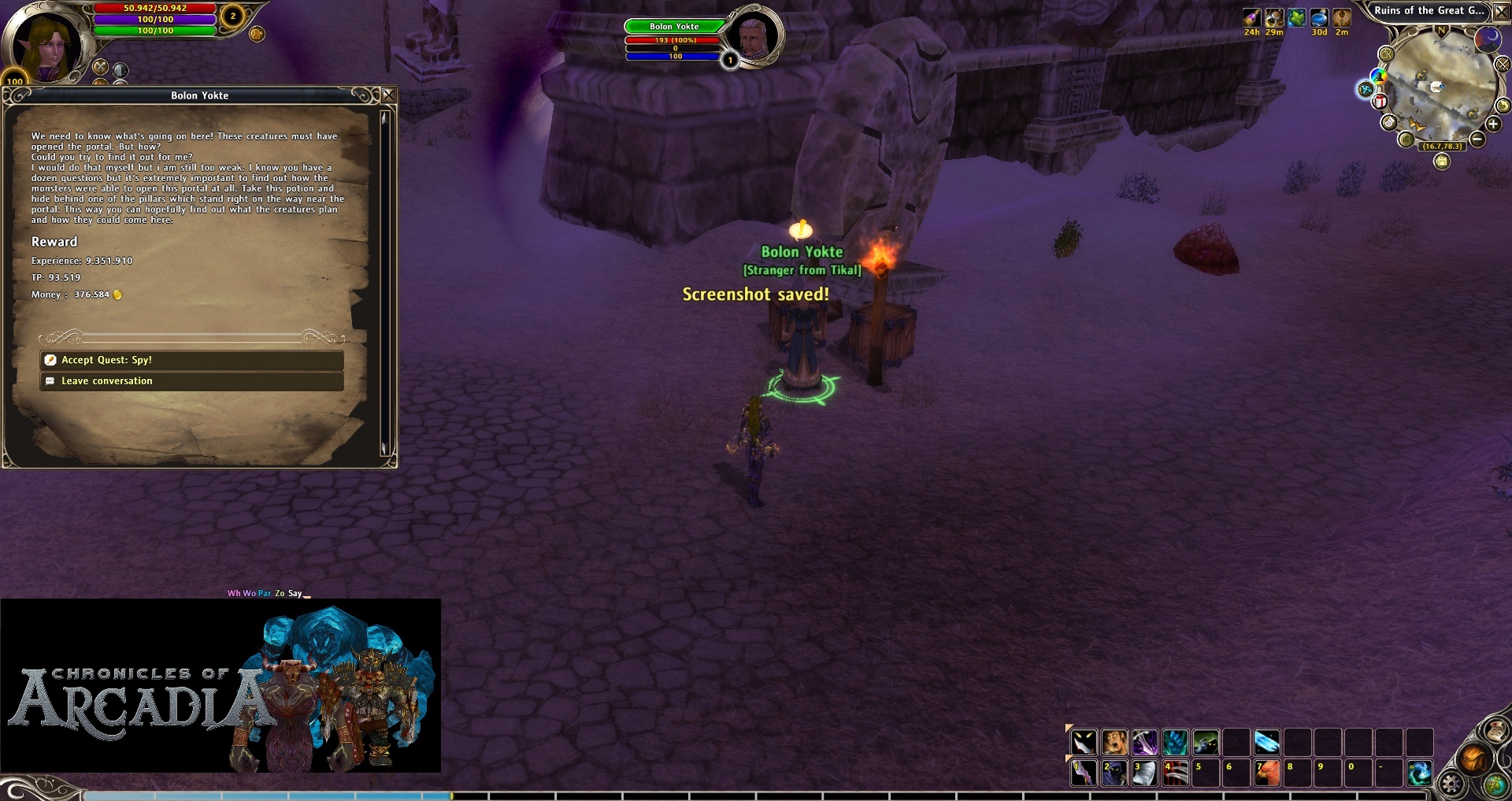Open the blue diamond shop icon
The image size is (1512, 801).
point(1365,89)
